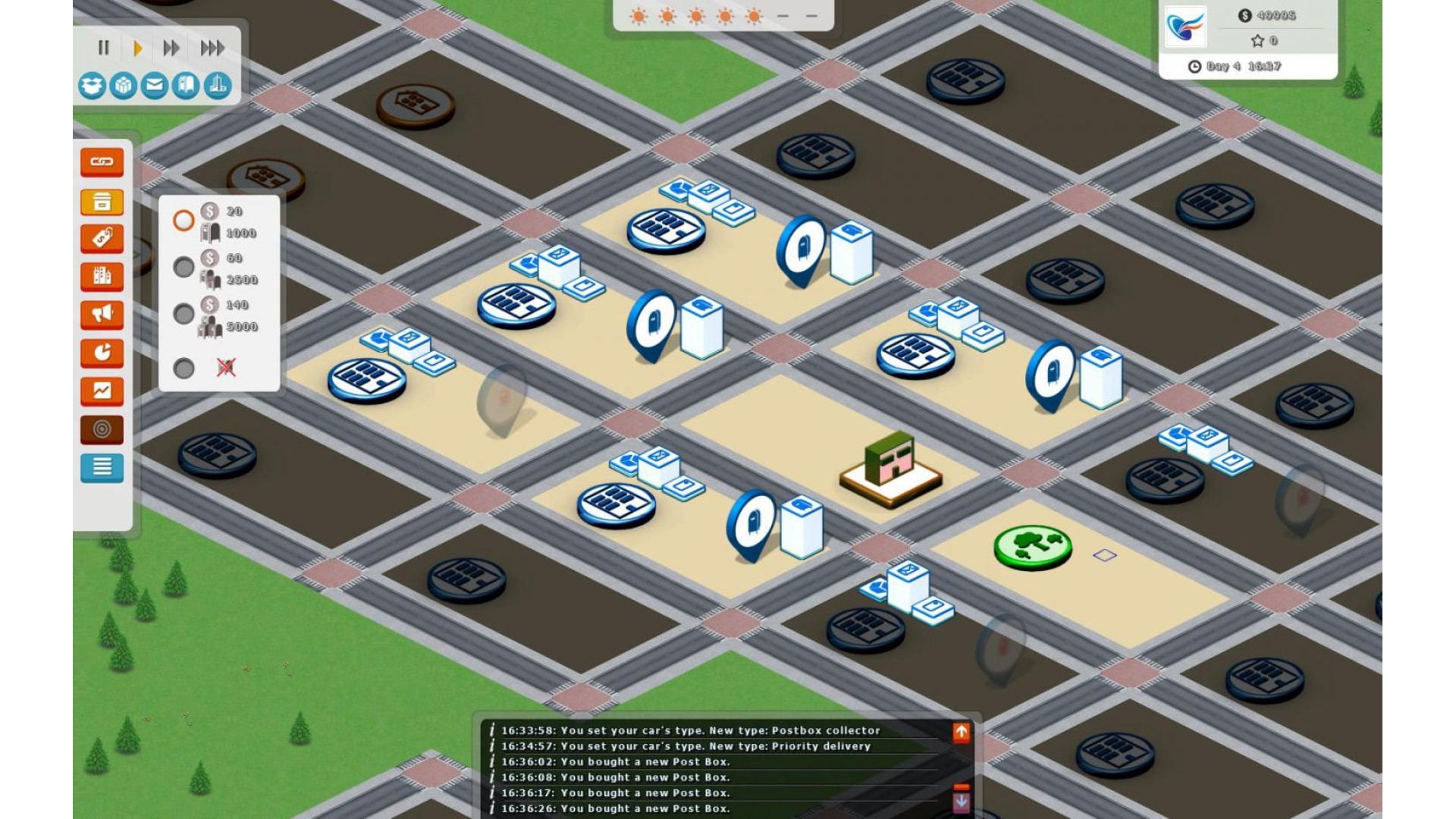1456x819 pixels.
Task: Choose the 60-cost 2500 postbox option
Action: point(184,267)
